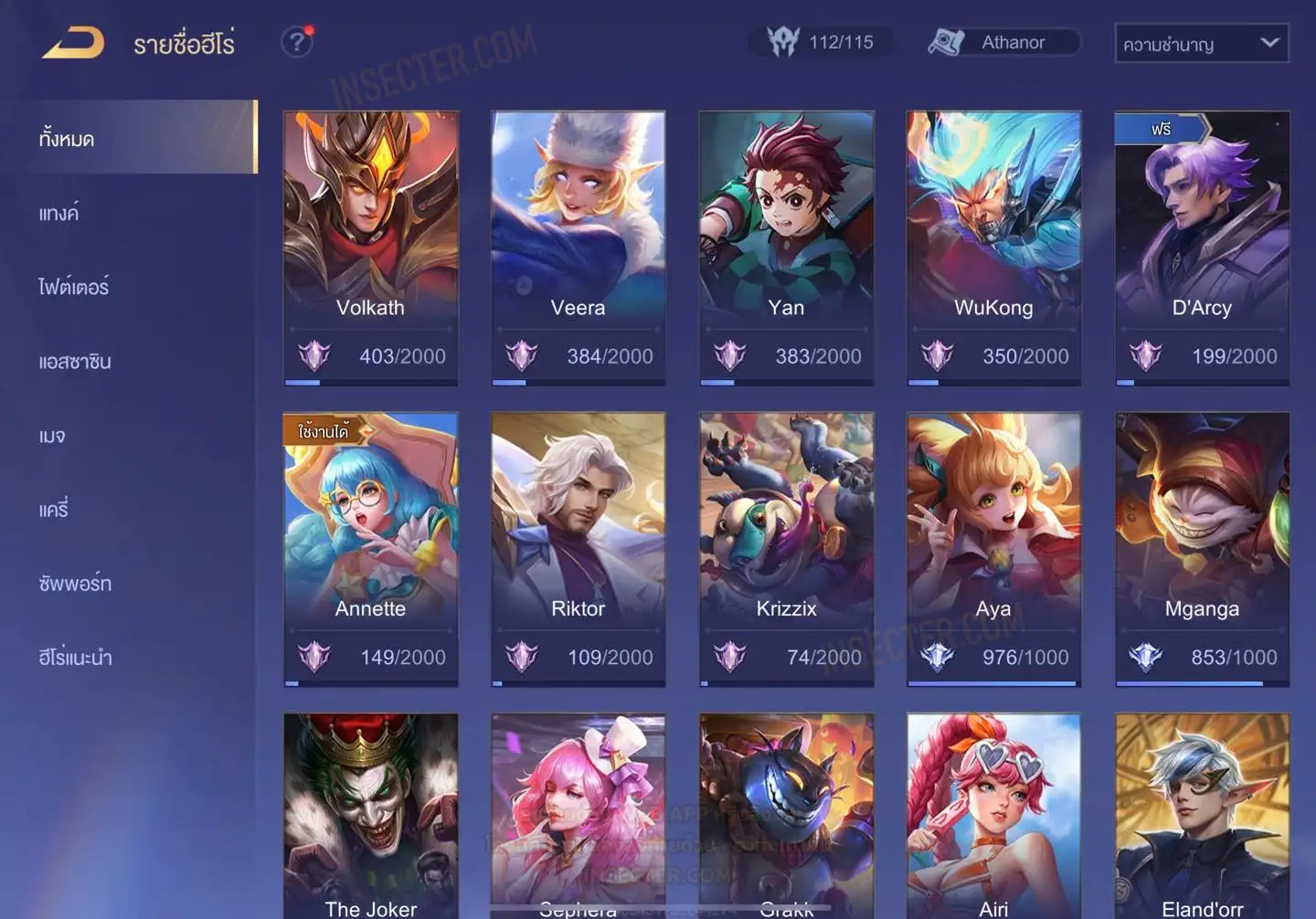Switch to the แทงค์ (Tank) category
This screenshot has width=1316, height=919.
[x=59, y=214]
